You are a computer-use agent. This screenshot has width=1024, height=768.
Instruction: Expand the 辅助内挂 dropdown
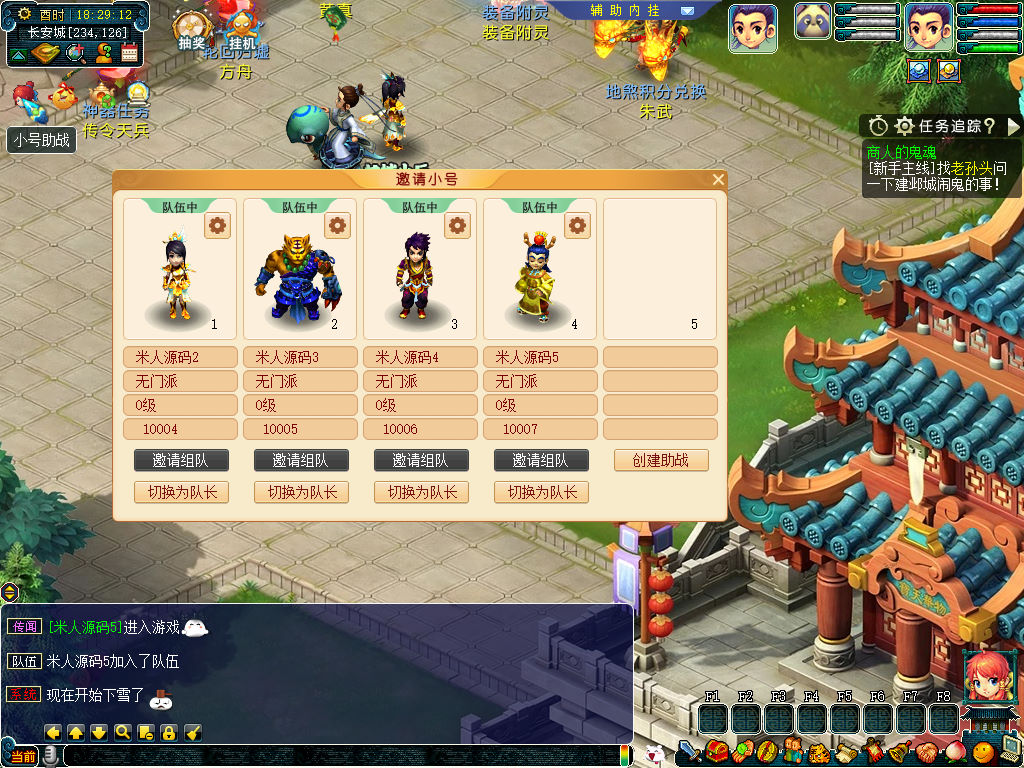pyautogui.click(x=687, y=10)
